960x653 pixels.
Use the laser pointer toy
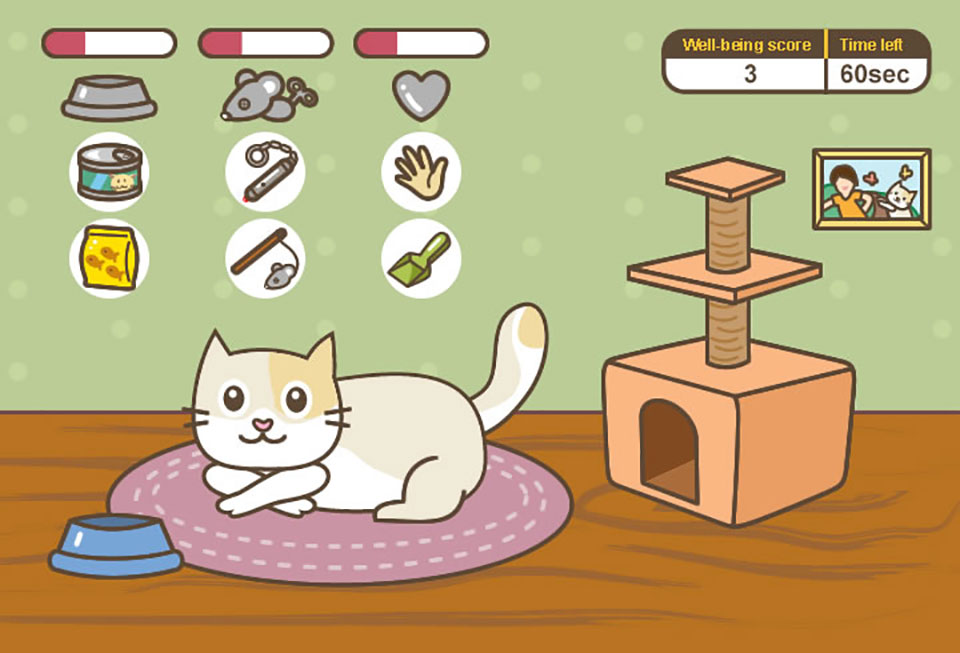click(x=265, y=171)
